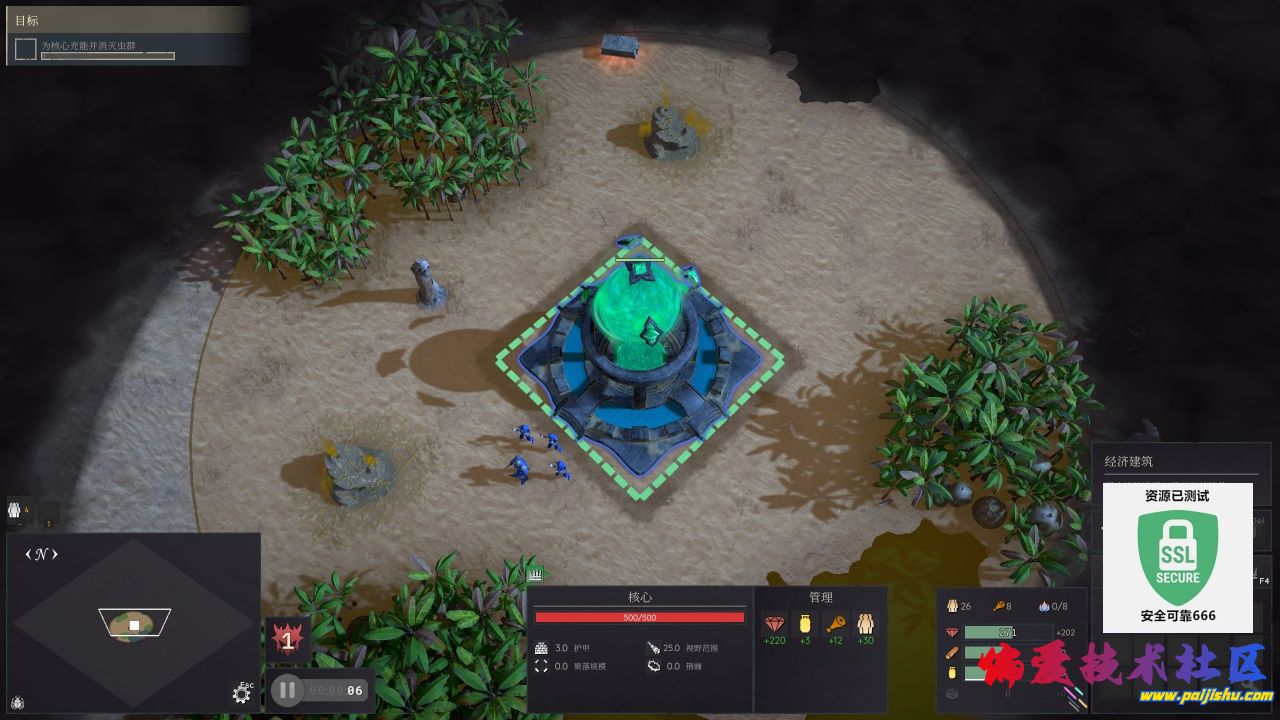
Task: Pause the game with the pause button
Action: [x=287, y=689]
